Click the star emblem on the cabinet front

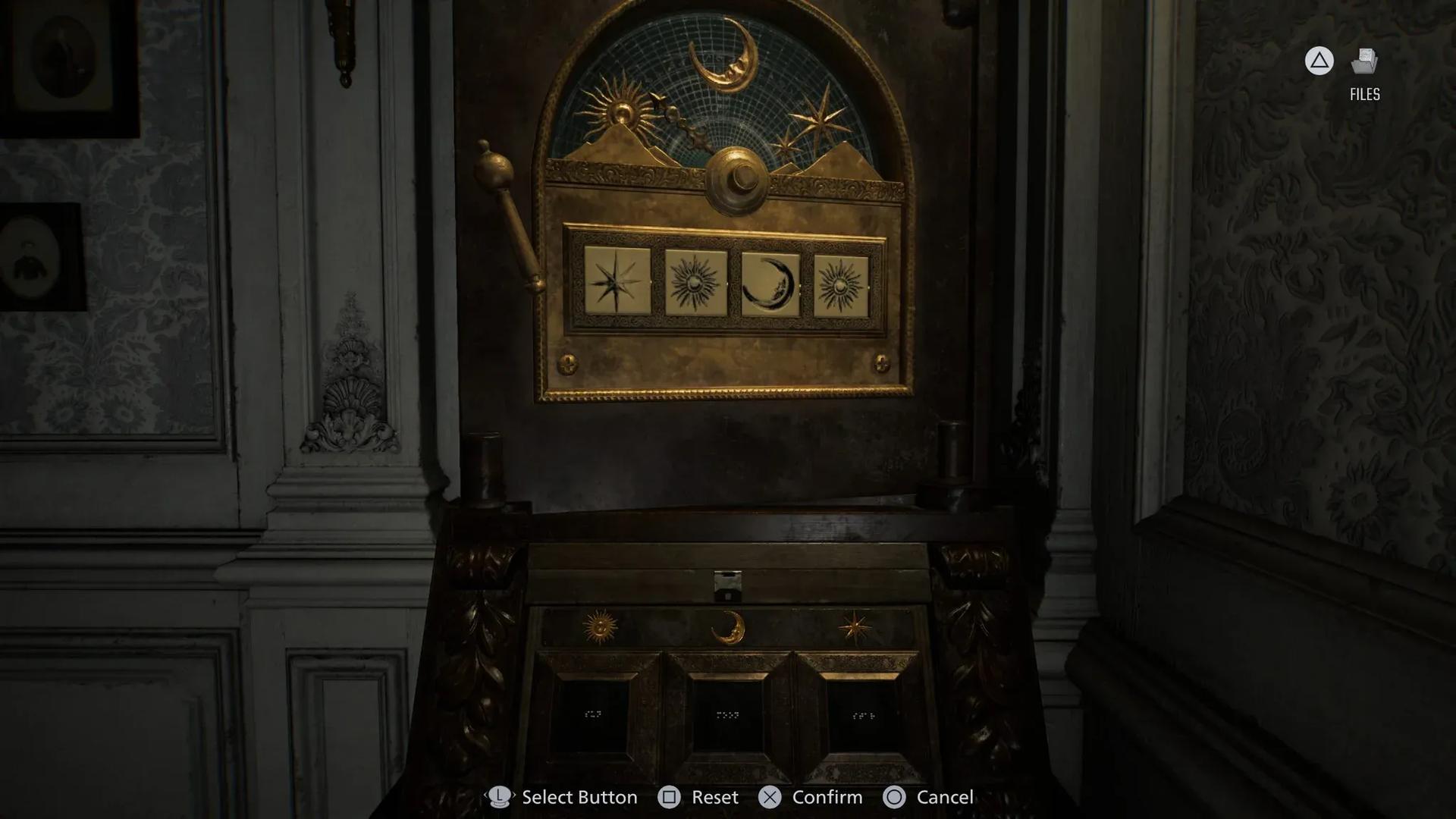click(x=855, y=626)
